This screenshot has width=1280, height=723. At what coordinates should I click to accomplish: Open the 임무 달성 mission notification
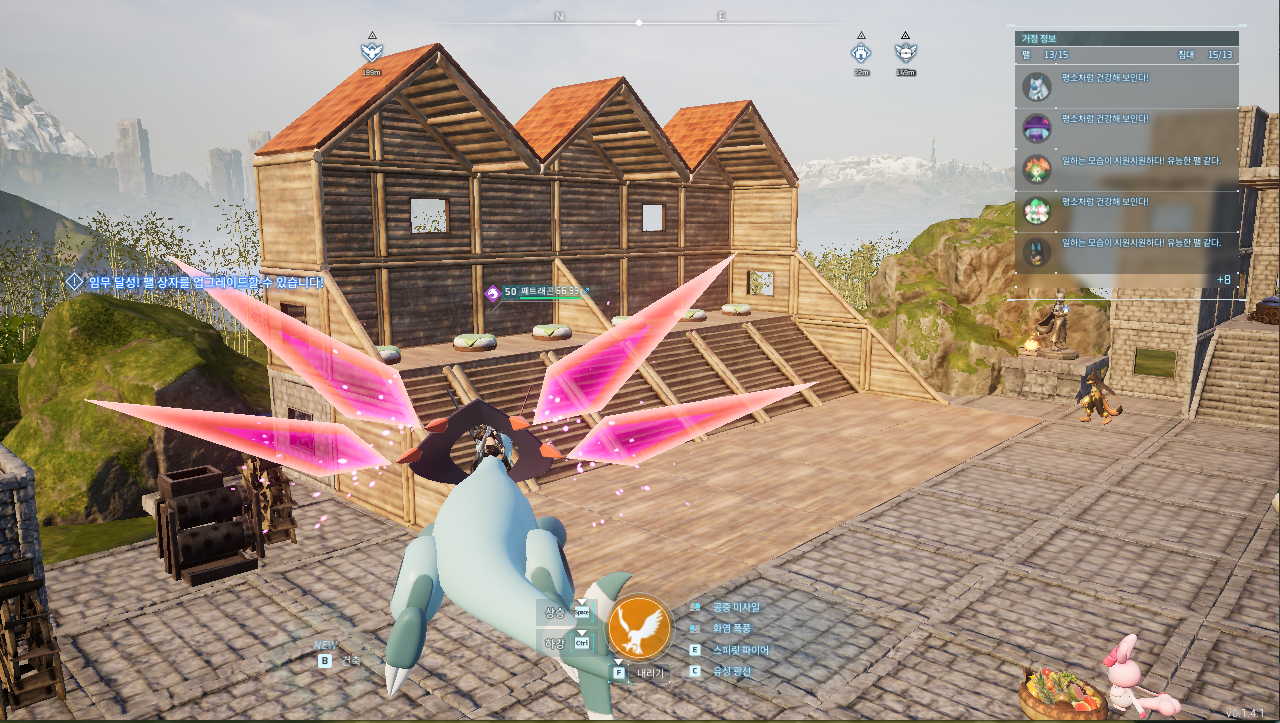[196, 283]
